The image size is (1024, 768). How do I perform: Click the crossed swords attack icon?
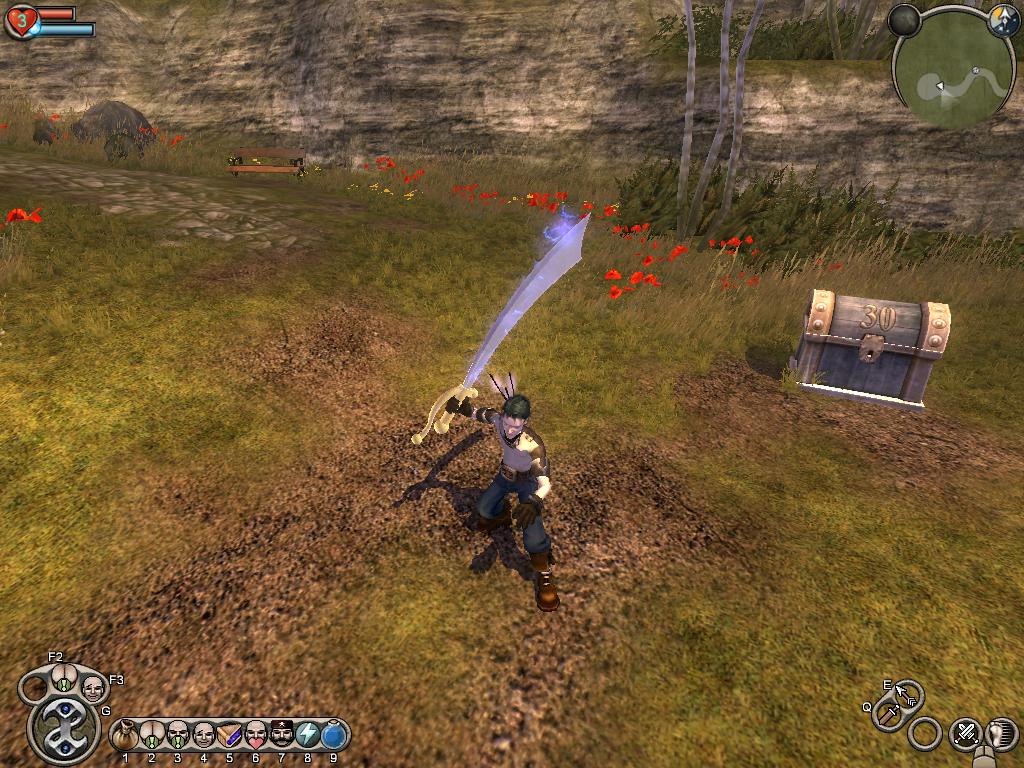(965, 734)
